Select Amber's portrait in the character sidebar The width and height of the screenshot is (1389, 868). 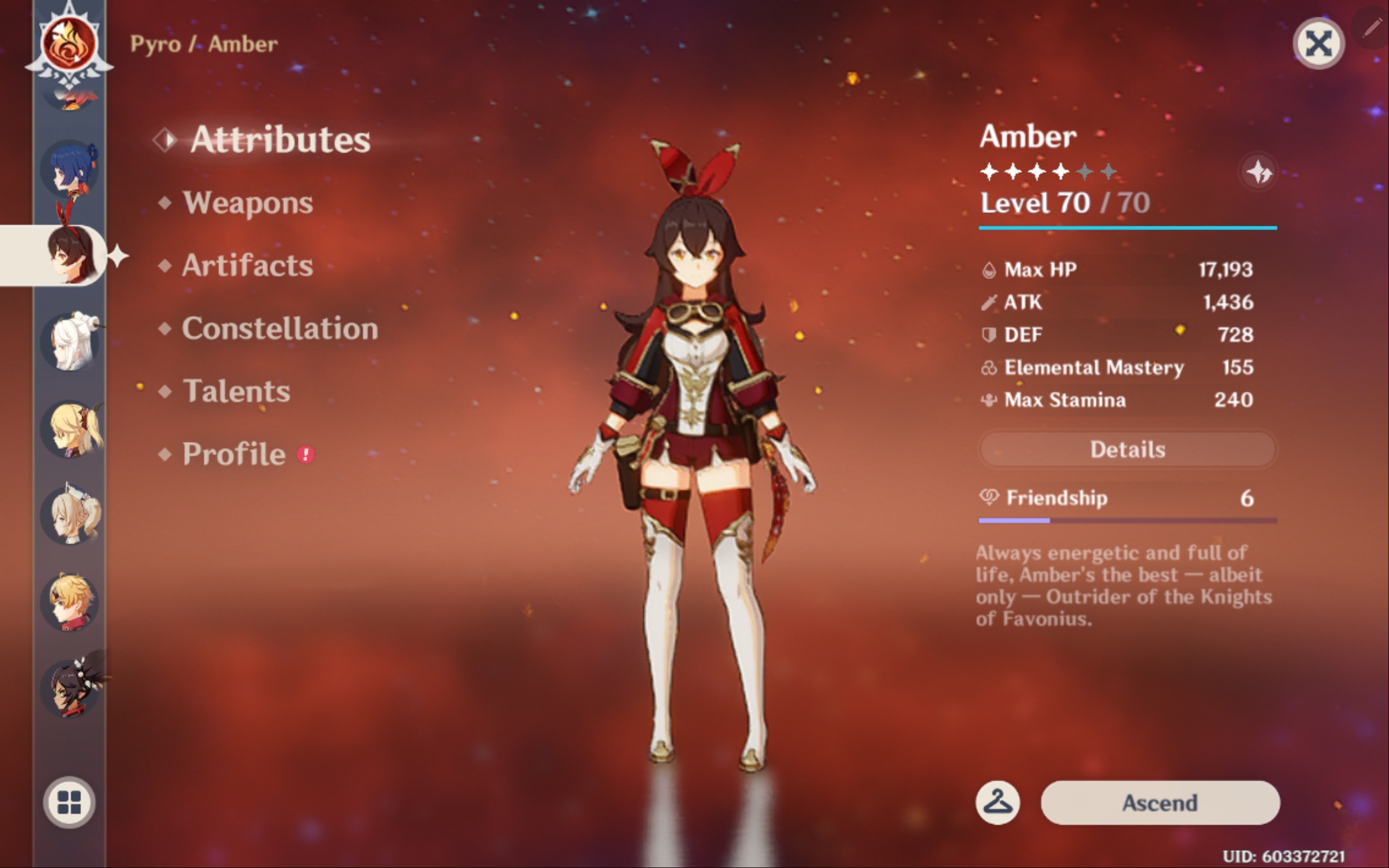[72, 257]
